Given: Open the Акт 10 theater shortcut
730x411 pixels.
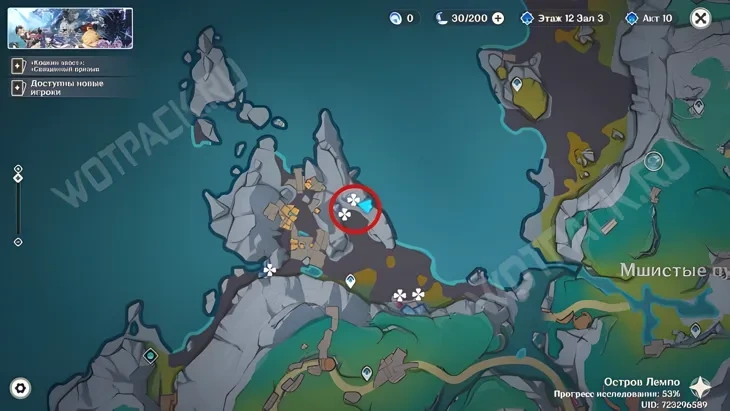Looking at the screenshot, I should coord(649,18).
